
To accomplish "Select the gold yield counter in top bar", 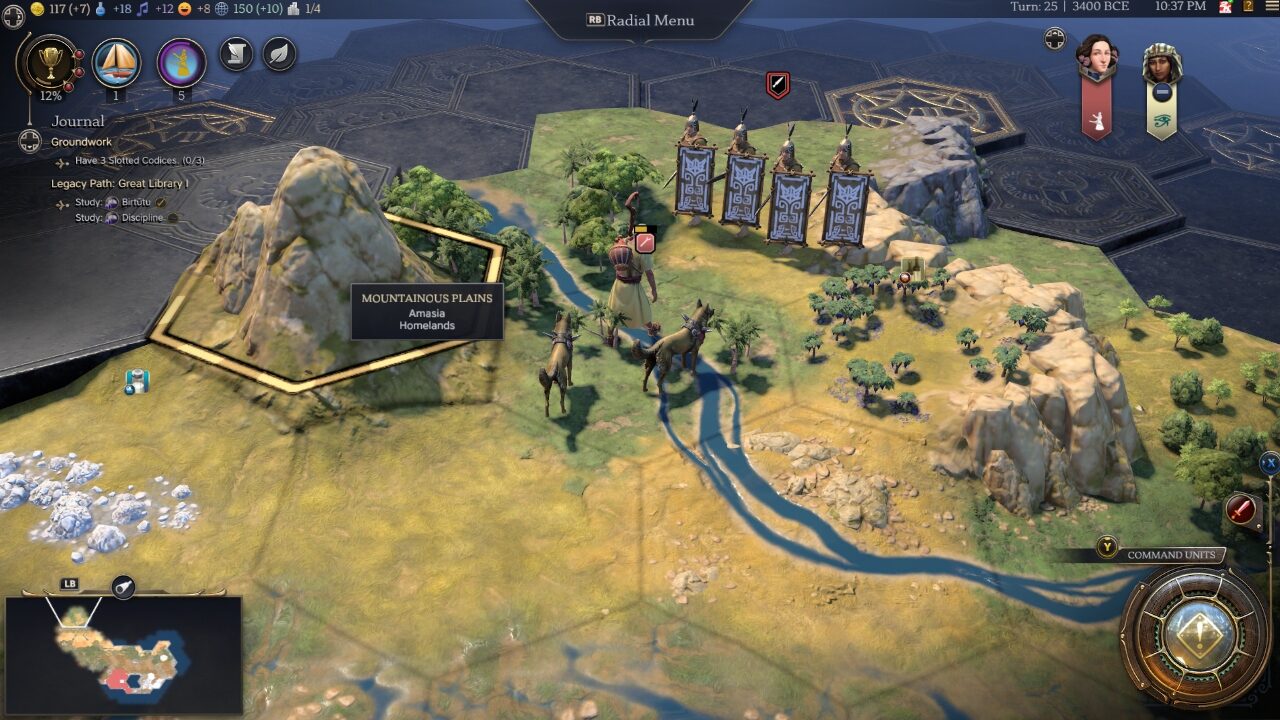I will pos(63,9).
